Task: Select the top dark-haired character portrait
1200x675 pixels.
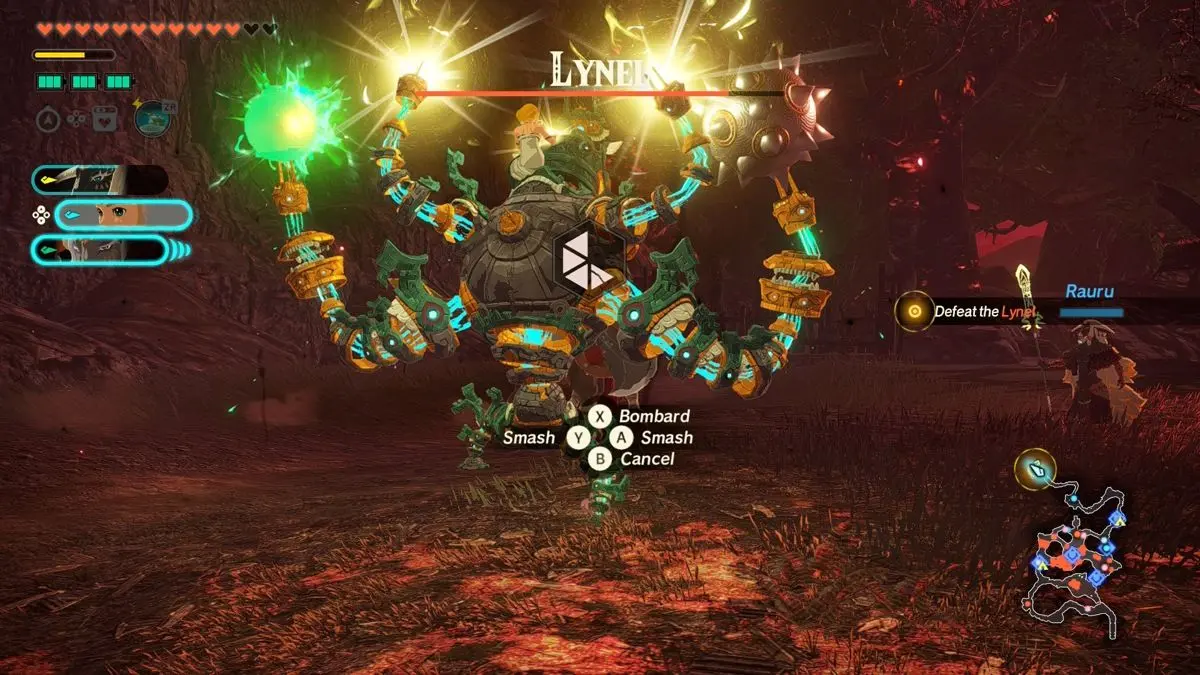Action: pos(98,180)
